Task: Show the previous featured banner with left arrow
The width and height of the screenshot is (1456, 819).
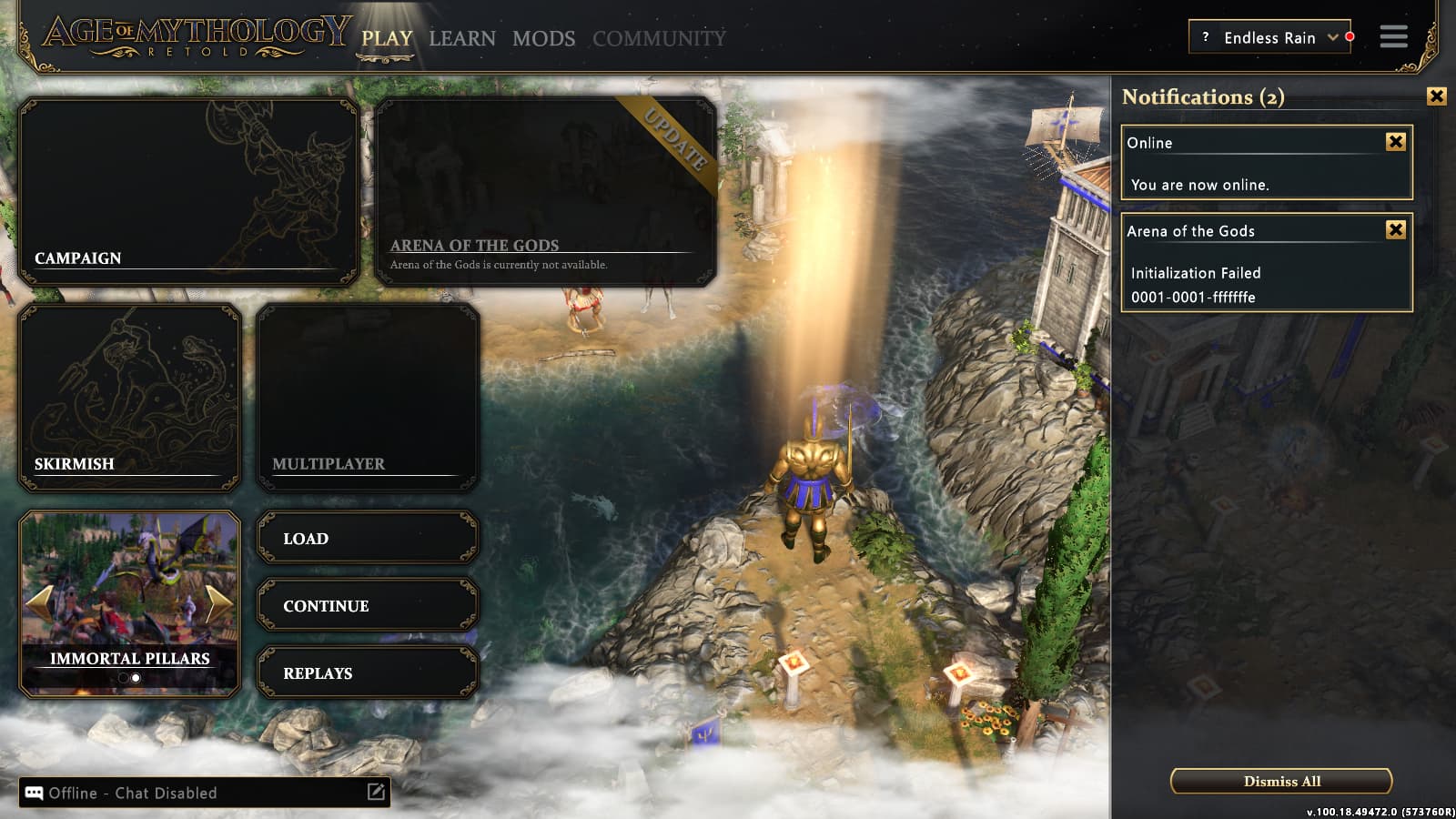Action: (x=40, y=602)
